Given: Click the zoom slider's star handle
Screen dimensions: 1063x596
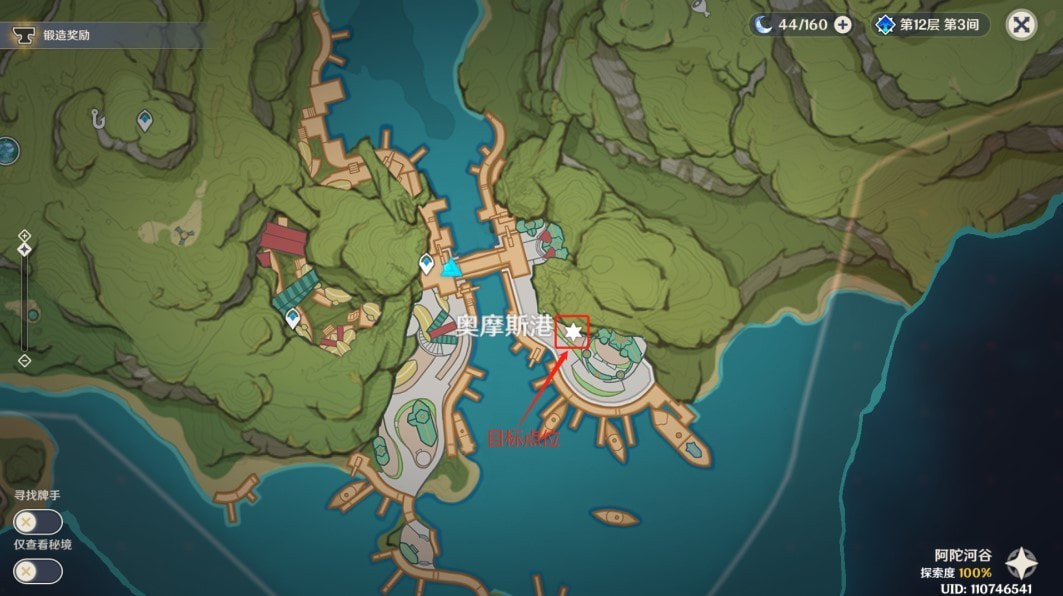Looking at the screenshot, I should pos(25,249).
